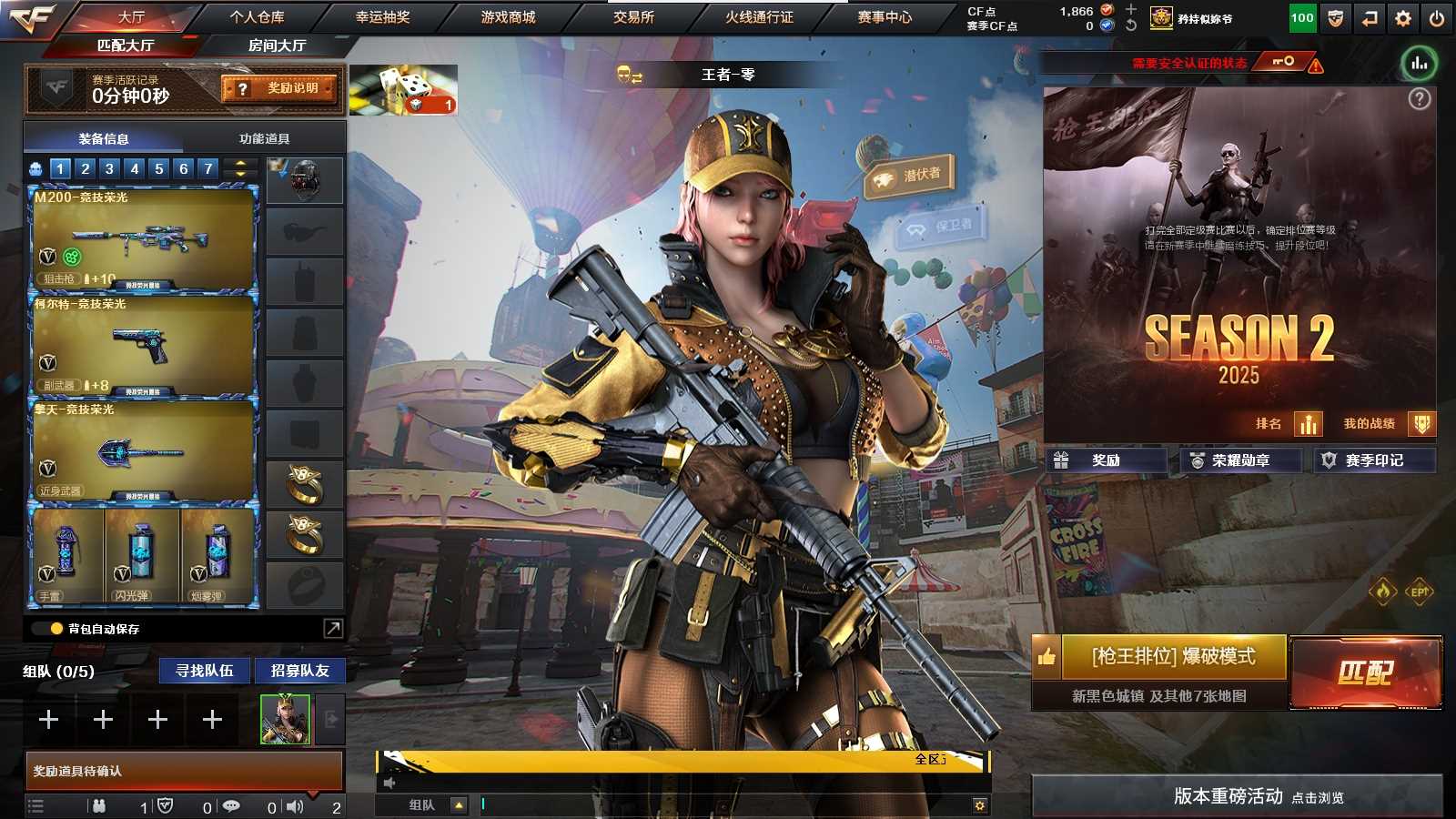Open the 个人仓库 inventory menu
Image resolution: width=1456 pixels, height=819 pixels.
coord(257,16)
